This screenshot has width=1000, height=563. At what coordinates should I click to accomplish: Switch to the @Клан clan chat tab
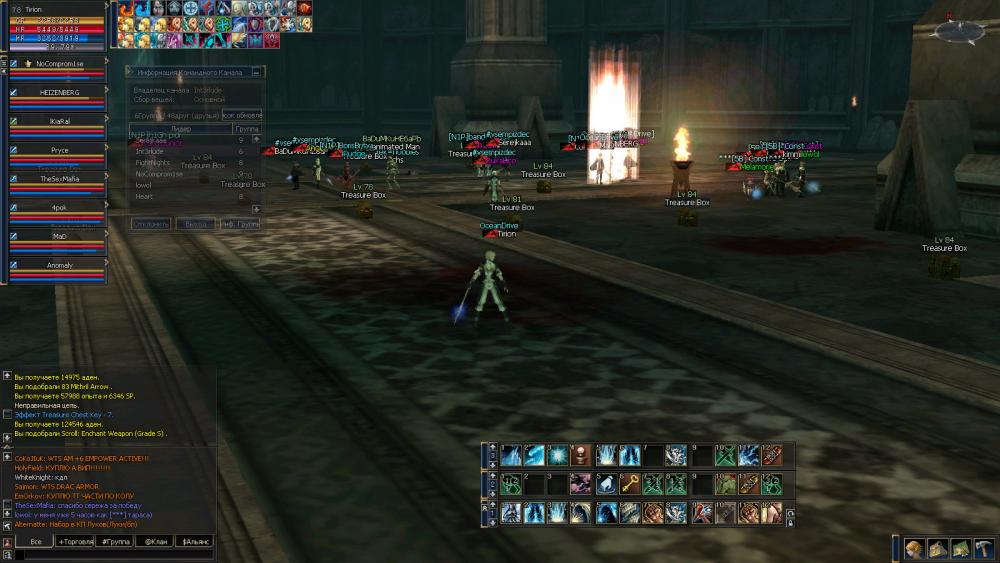tap(155, 541)
